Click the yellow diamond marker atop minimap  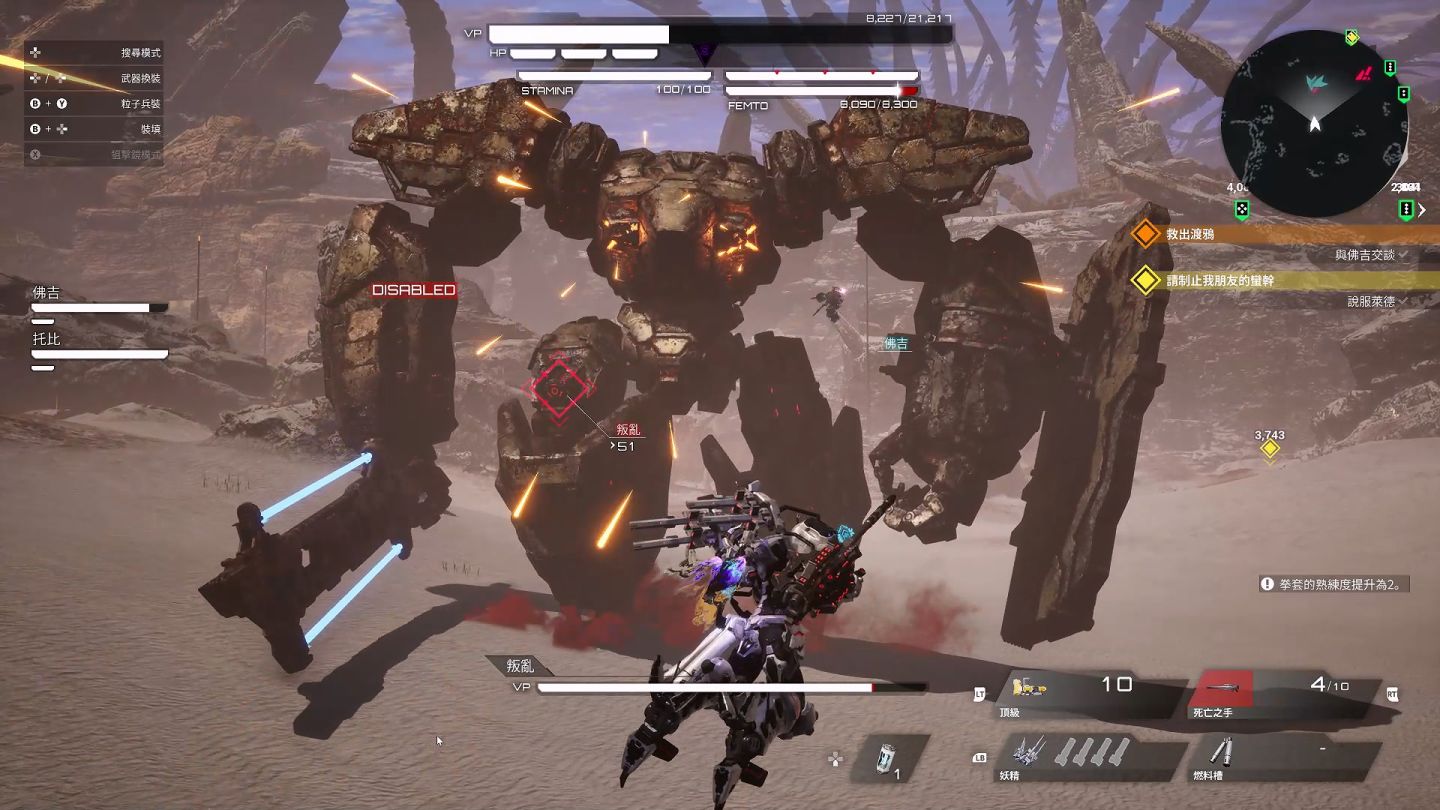[x=1352, y=38]
